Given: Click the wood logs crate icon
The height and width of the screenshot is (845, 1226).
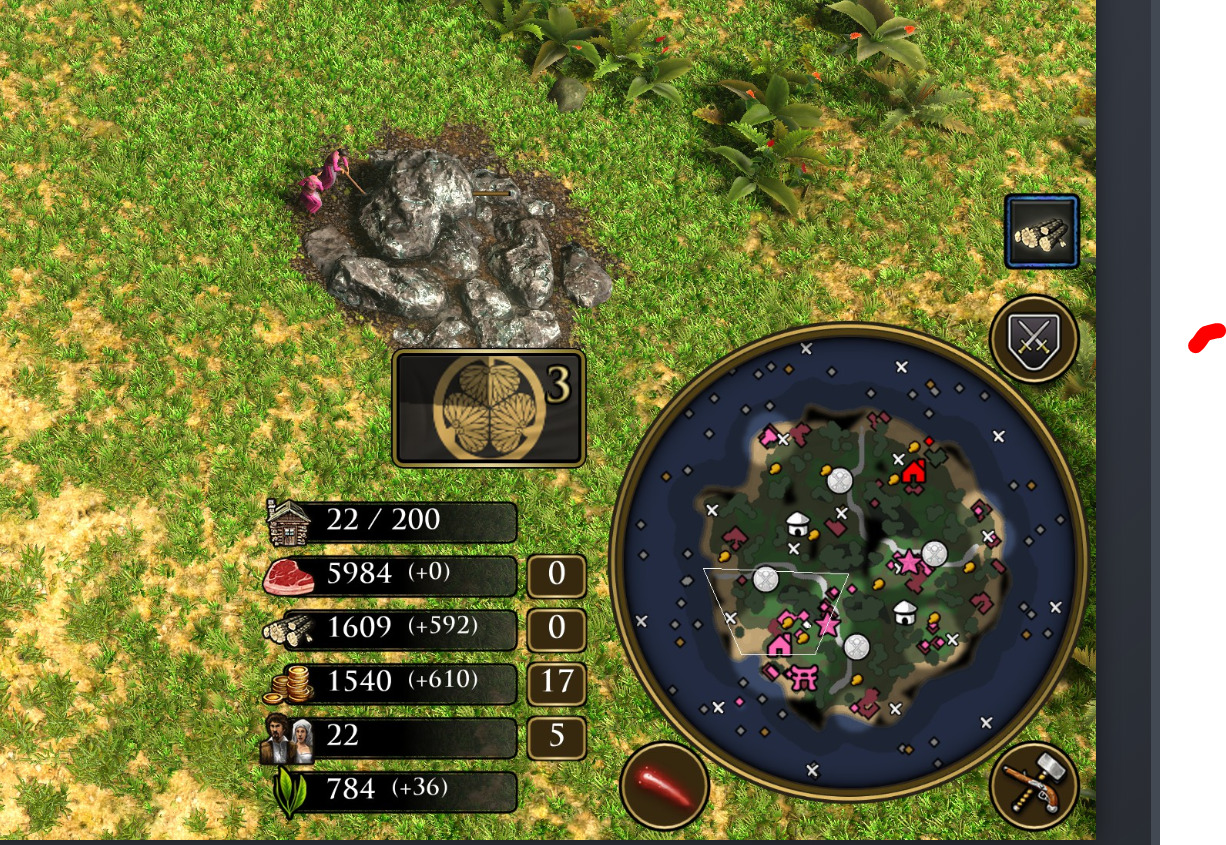Looking at the screenshot, I should (1042, 232).
